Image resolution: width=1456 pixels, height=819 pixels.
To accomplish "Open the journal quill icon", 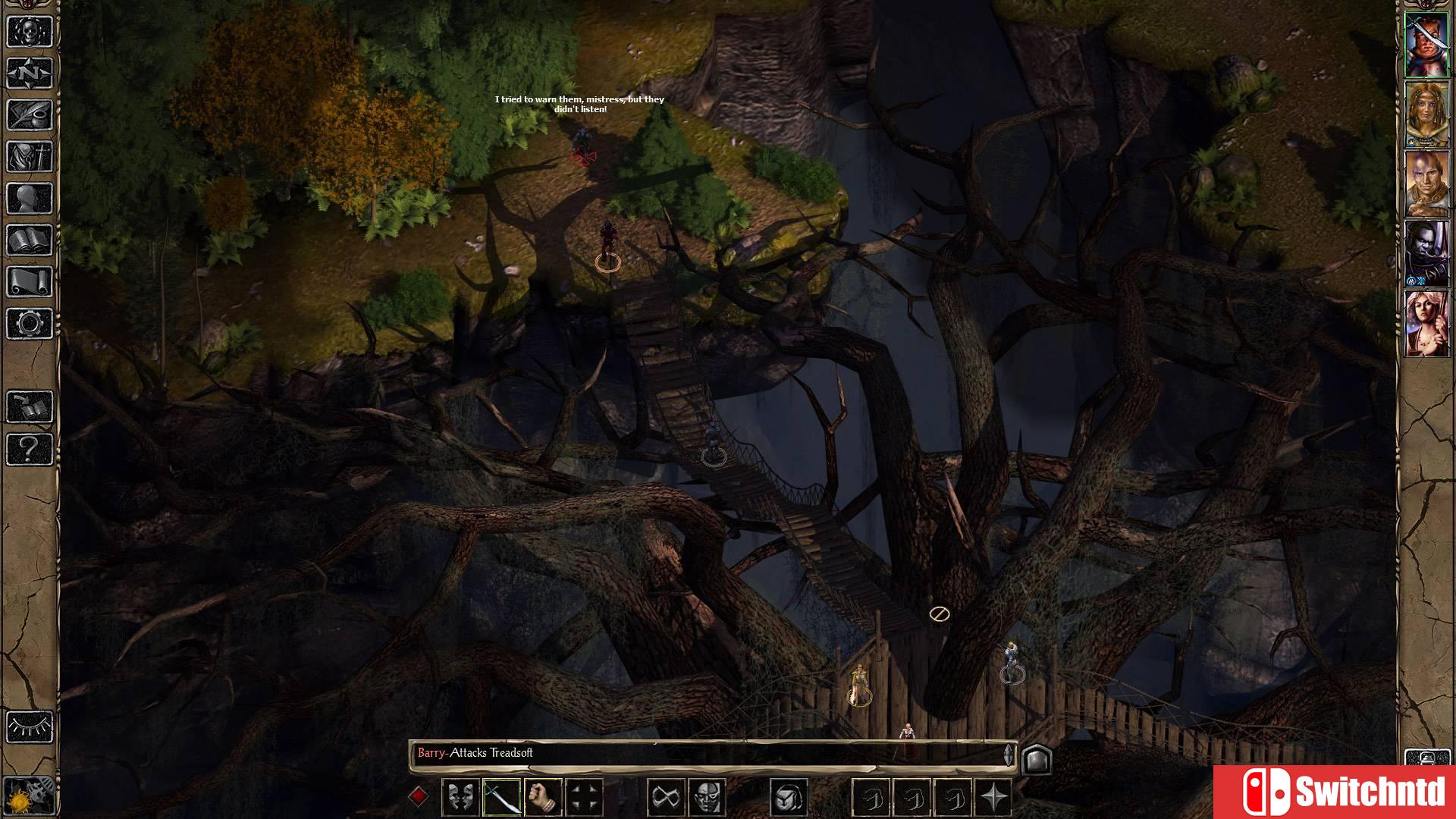I will (30, 115).
